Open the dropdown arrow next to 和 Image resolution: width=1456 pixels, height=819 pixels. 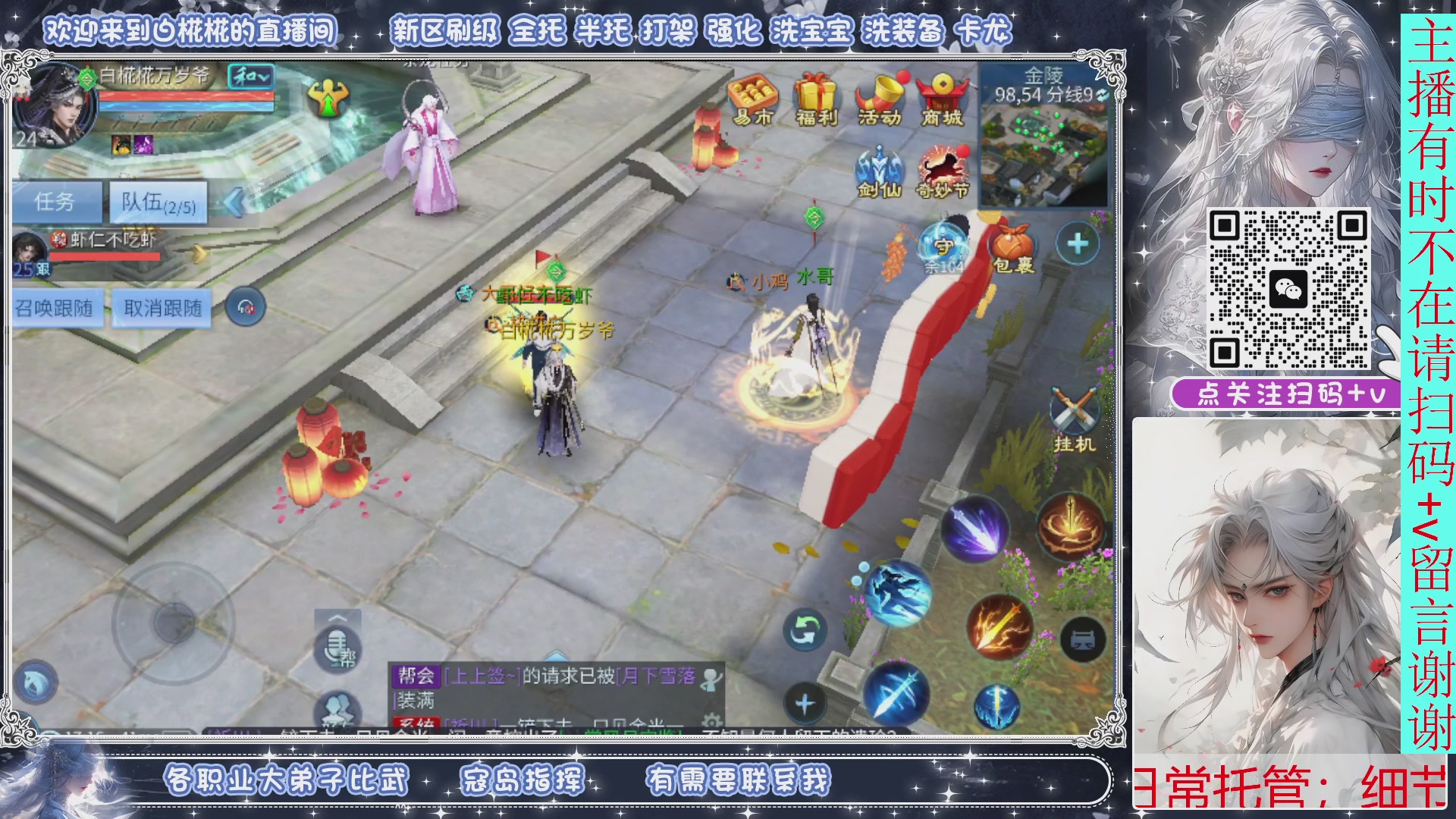[267, 76]
